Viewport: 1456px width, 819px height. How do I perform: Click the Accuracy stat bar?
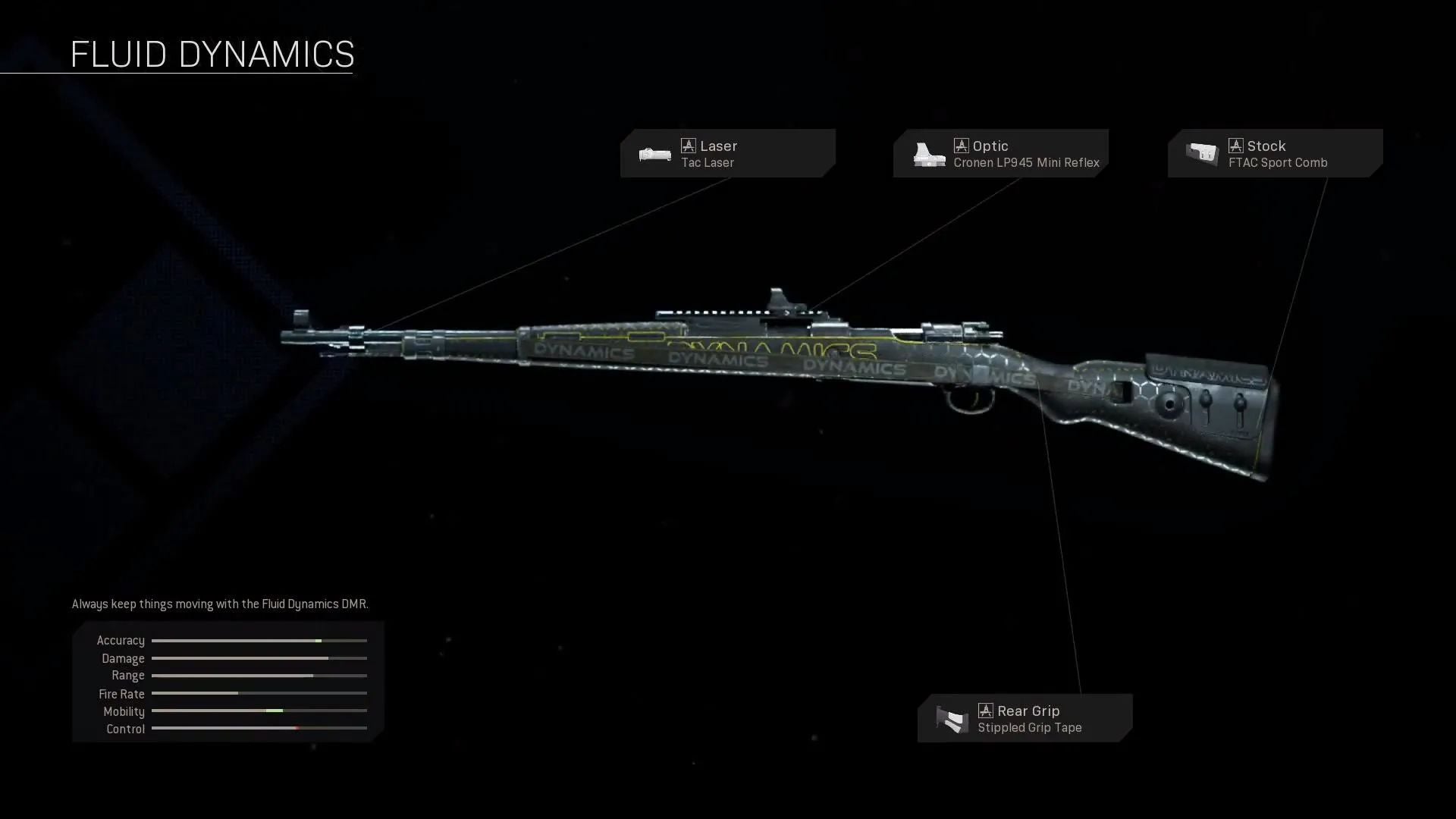pyautogui.click(x=259, y=641)
